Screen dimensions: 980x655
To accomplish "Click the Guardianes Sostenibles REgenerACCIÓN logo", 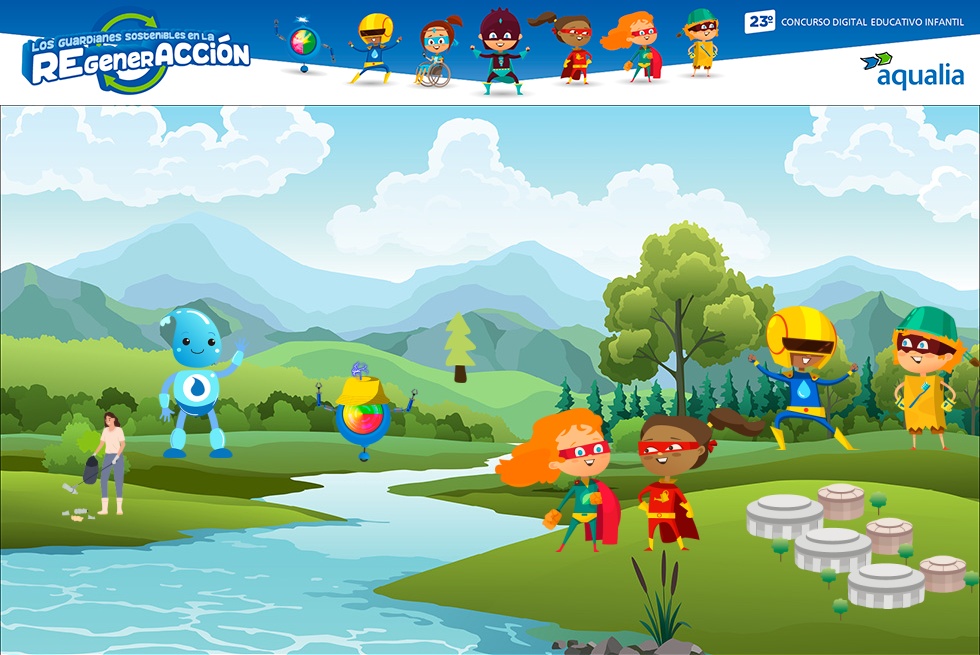I will pyautogui.click(x=136, y=55).
